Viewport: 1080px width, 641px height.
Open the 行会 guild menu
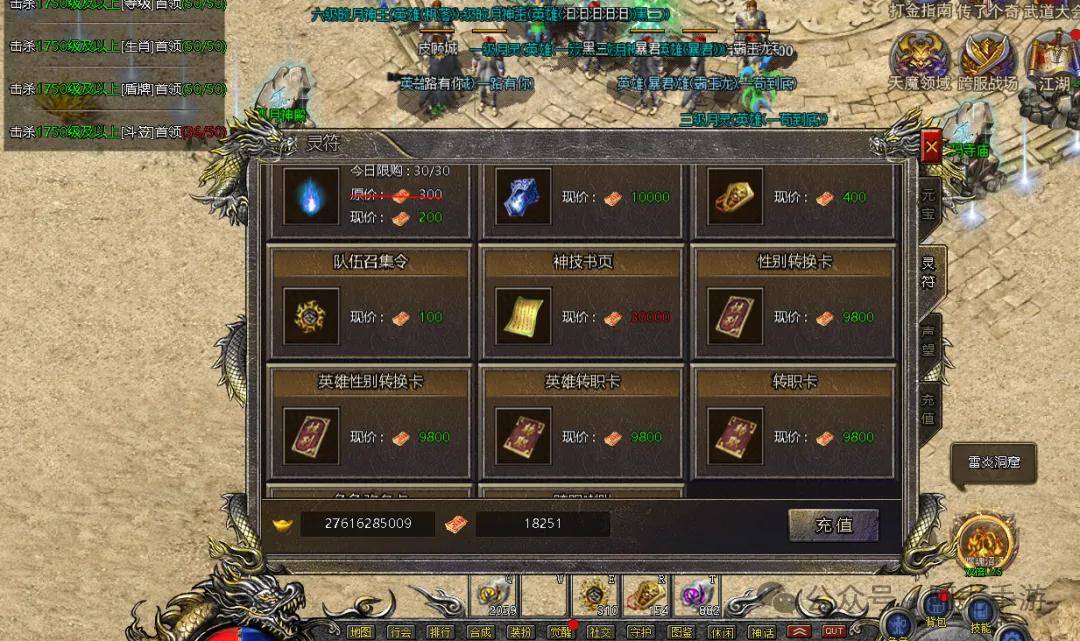[x=400, y=632]
